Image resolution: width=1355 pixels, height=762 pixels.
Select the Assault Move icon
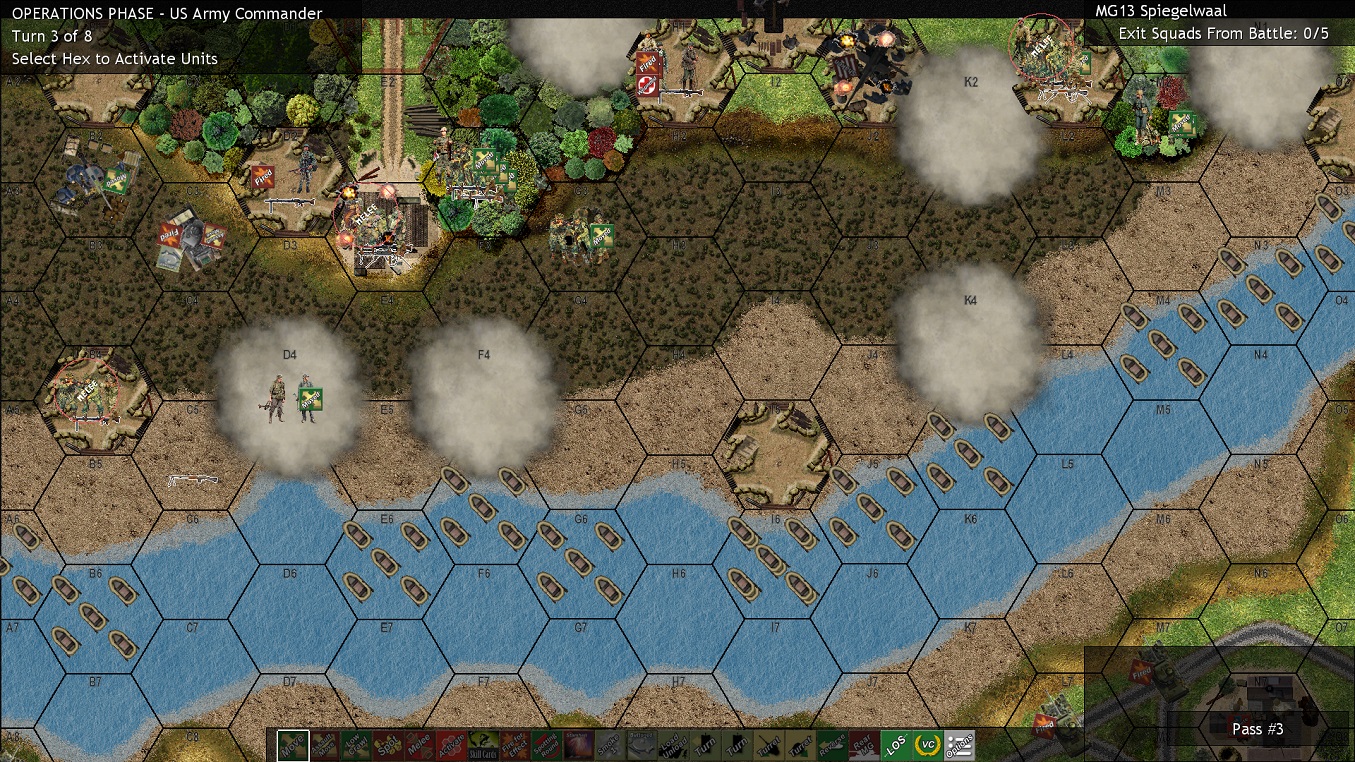[323, 745]
